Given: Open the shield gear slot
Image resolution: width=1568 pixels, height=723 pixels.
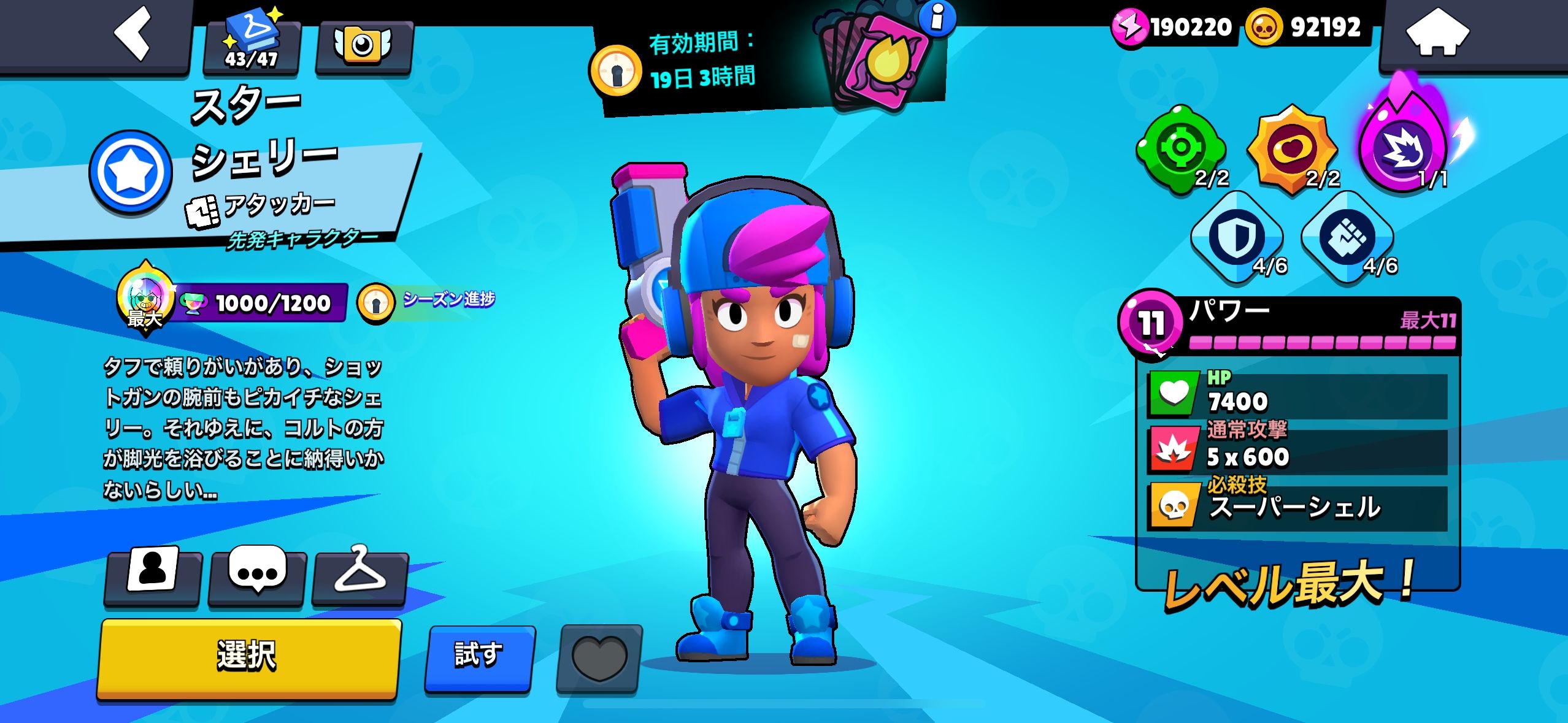Looking at the screenshot, I should click(1237, 237).
